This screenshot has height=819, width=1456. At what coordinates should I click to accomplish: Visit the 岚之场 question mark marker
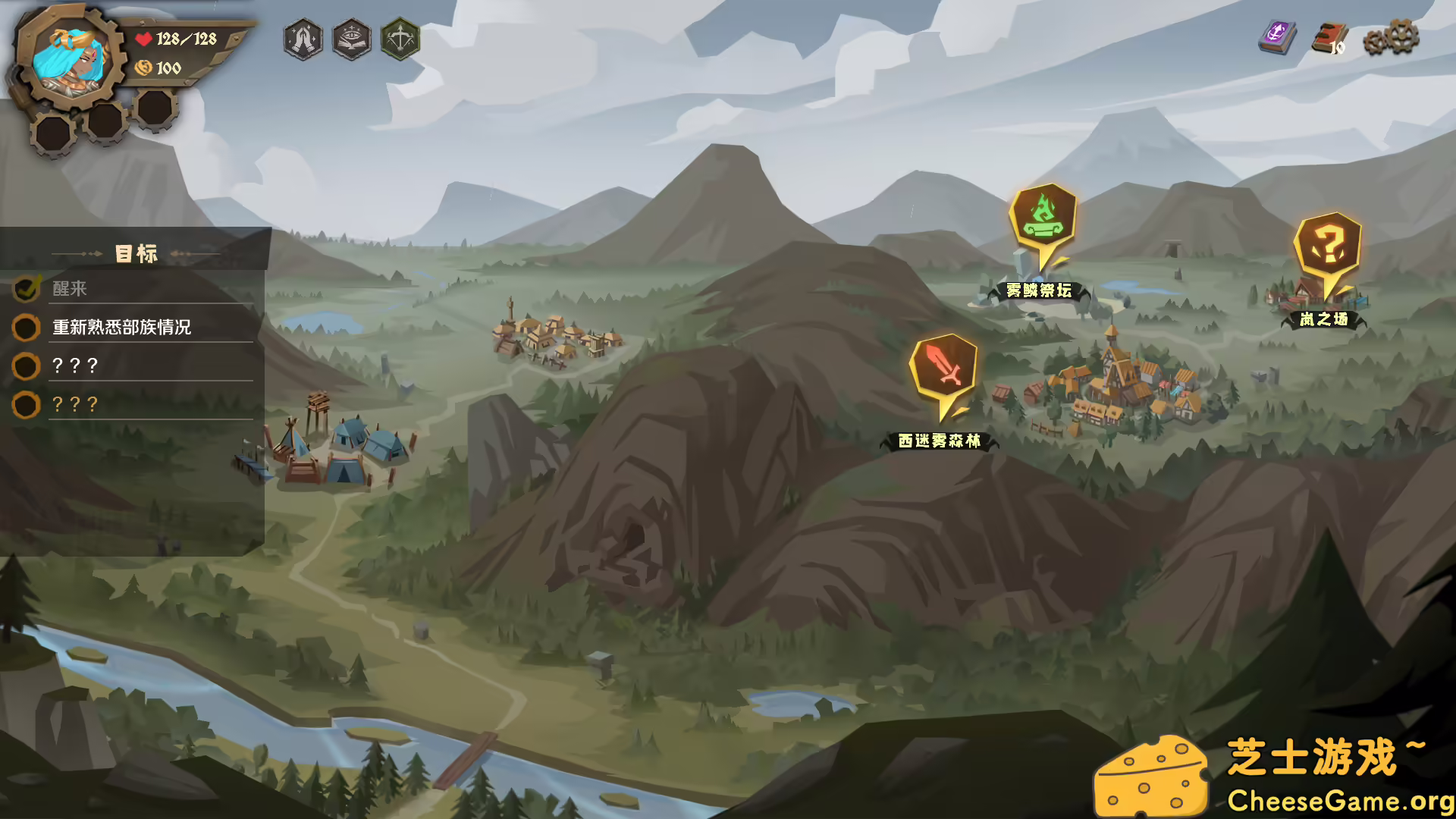click(1327, 247)
